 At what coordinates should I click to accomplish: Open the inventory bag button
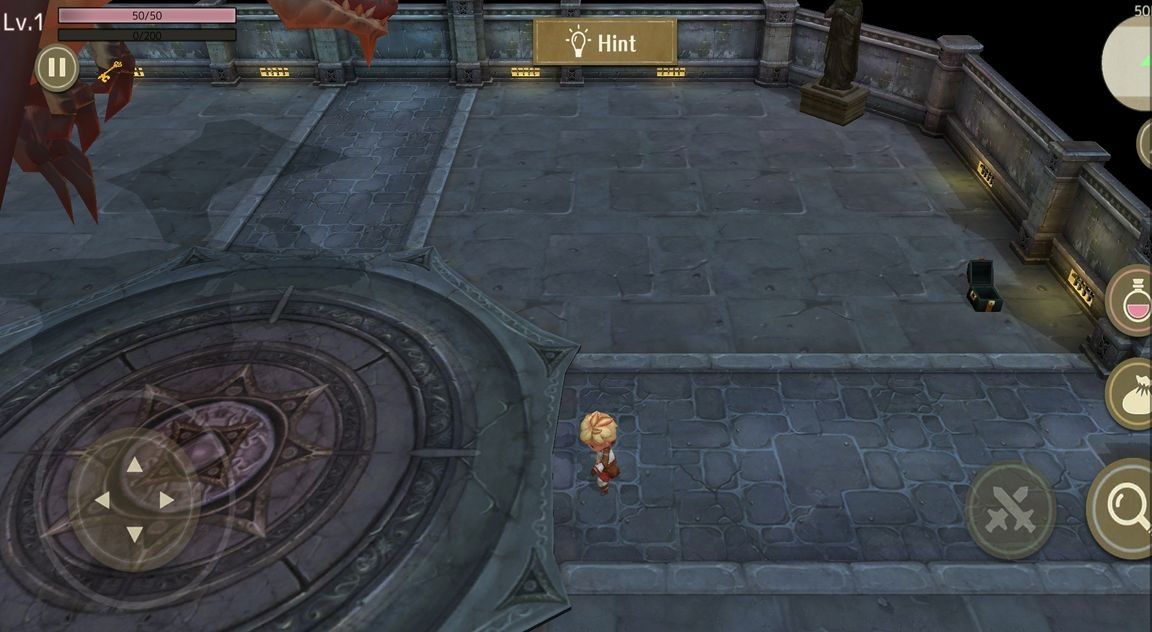click(x=1133, y=394)
